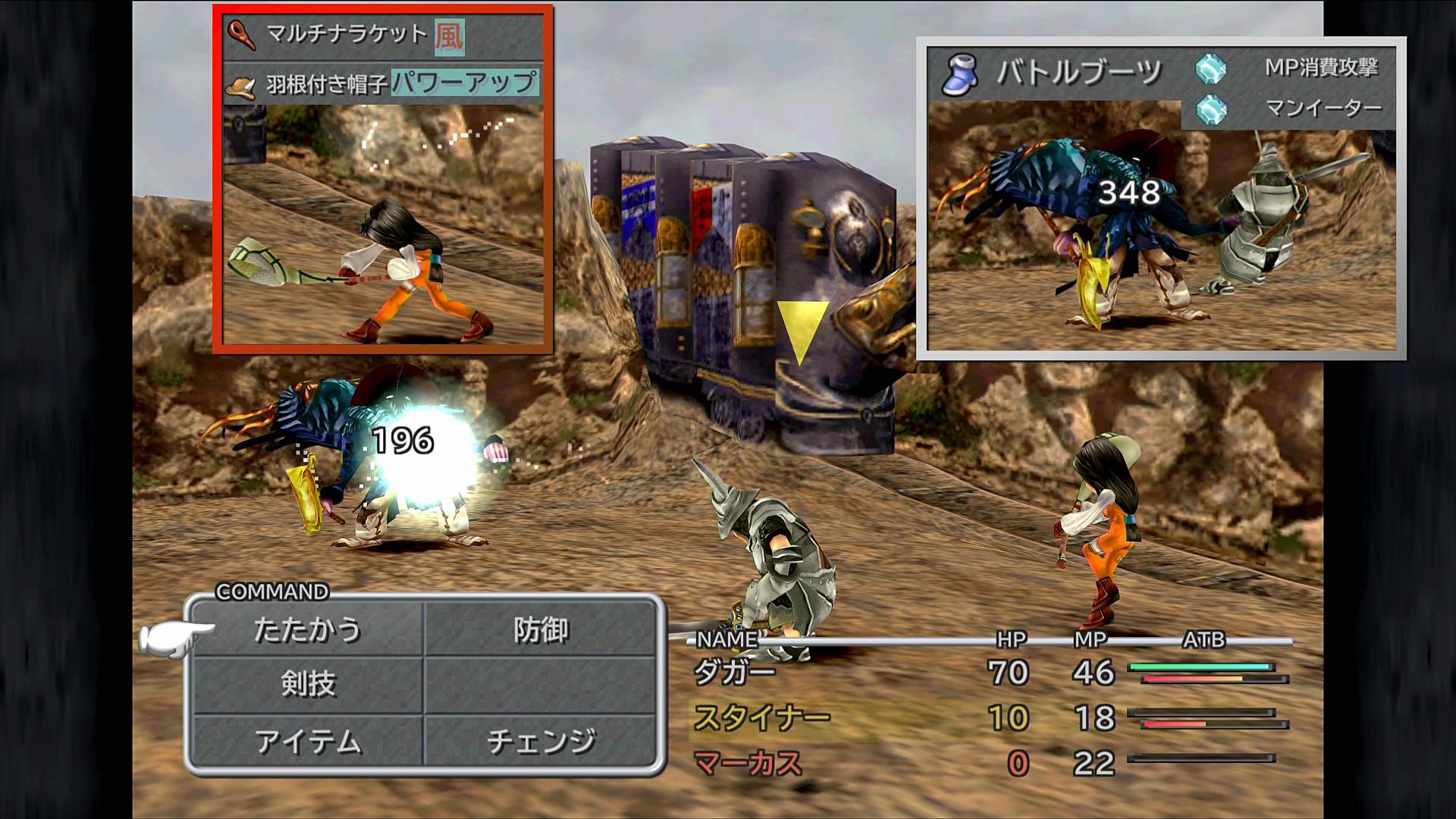Select スタイナー in the party list
This screenshot has height=819, width=1456.
click(761, 717)
